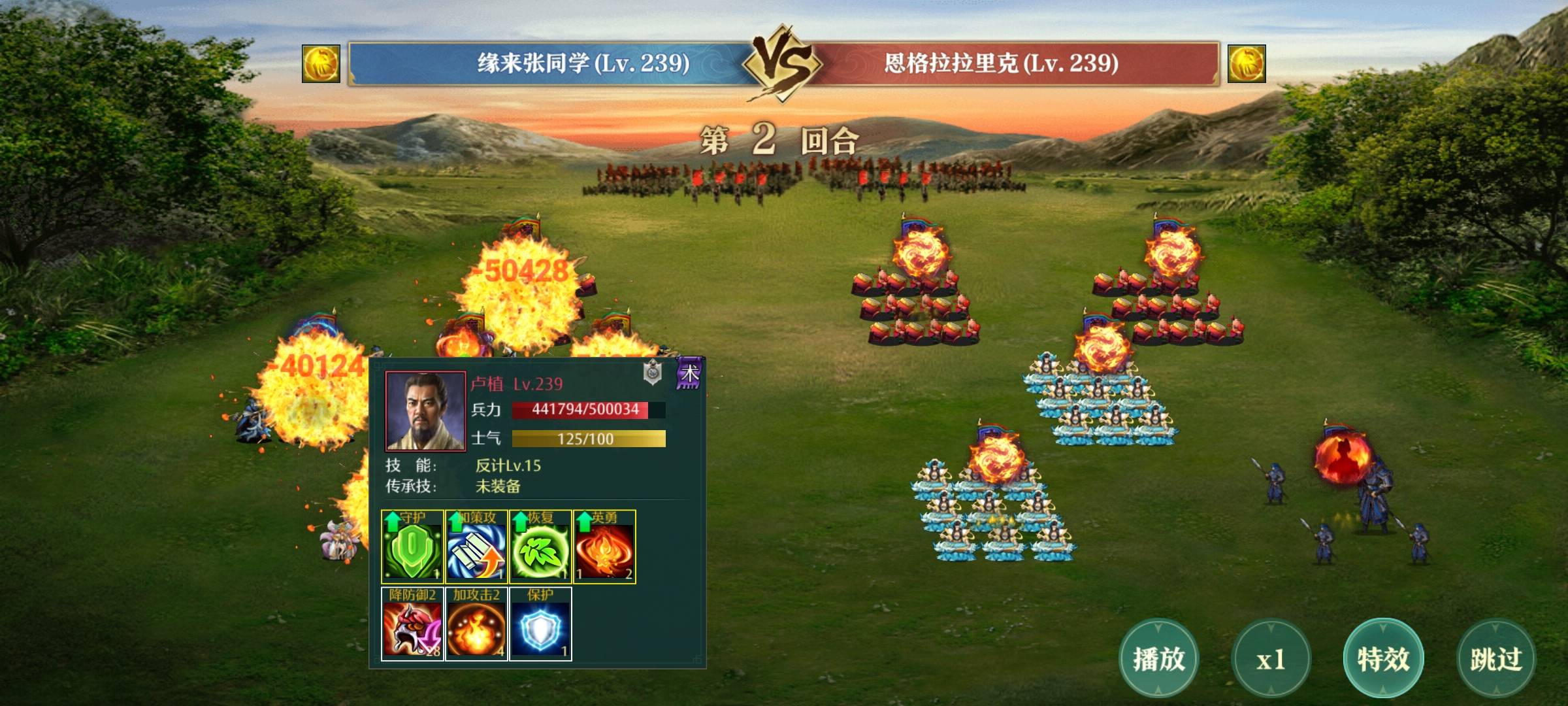The width and height of the screenshot is (1568, 706).
Task: Click the 卢植 general portrait
Action: [425, 411]
